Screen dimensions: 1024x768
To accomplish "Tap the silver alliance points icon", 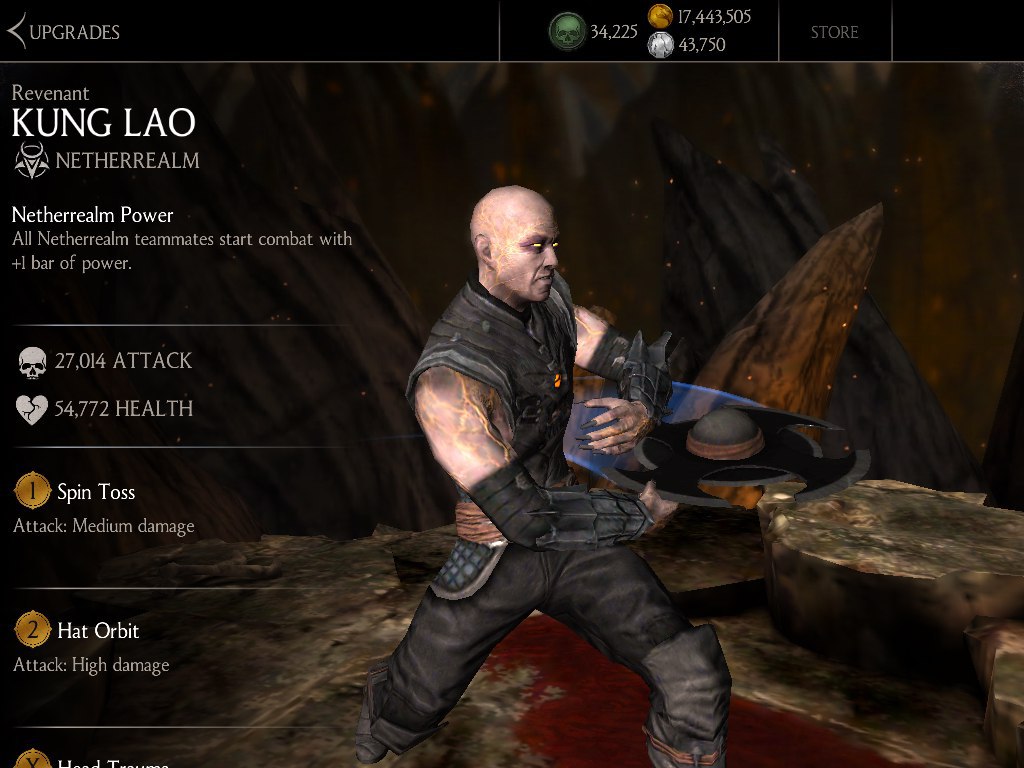I will 660,45.
